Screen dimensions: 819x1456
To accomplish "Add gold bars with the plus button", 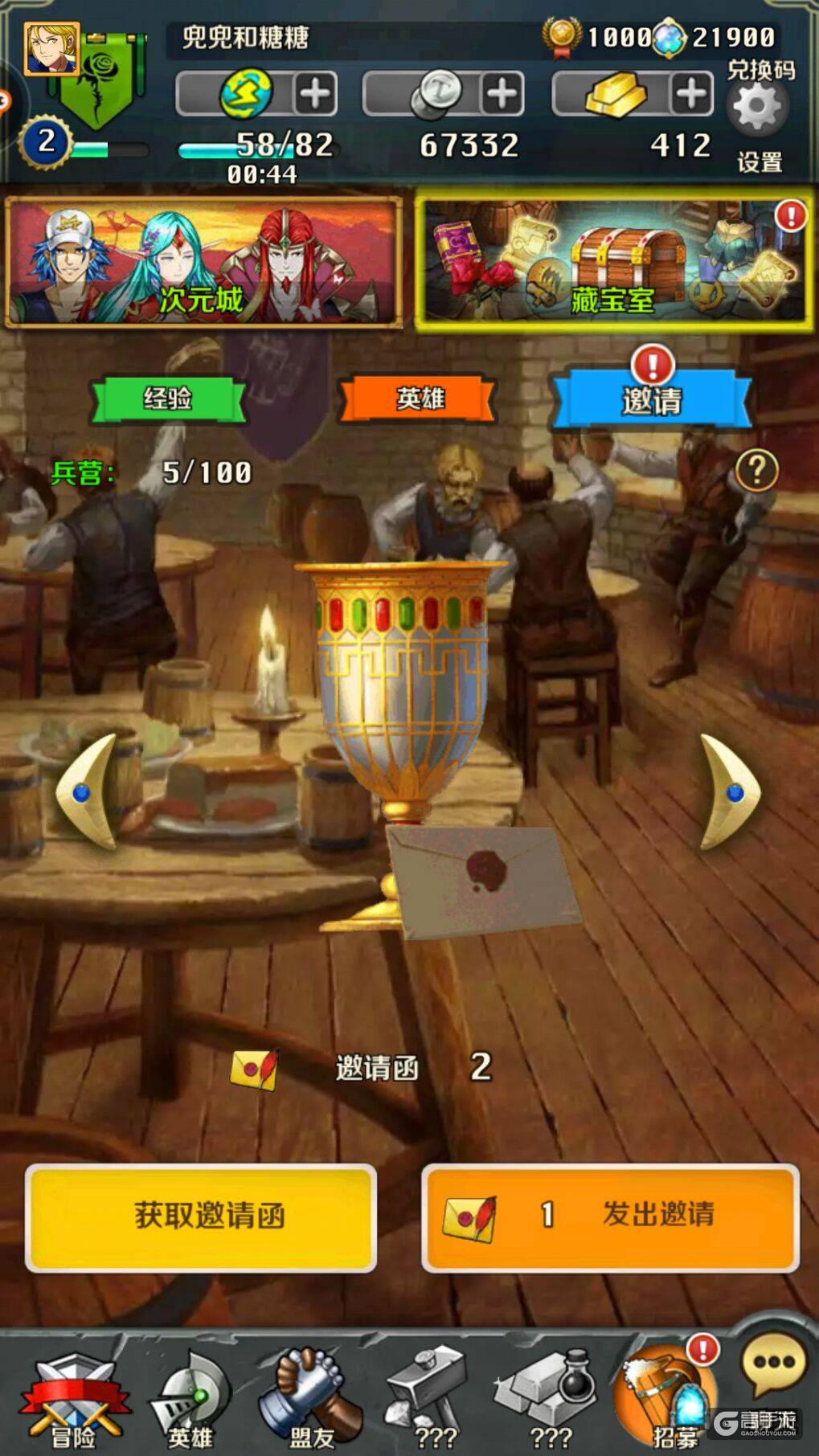I will pyautogui.click(x=690, y=94).
